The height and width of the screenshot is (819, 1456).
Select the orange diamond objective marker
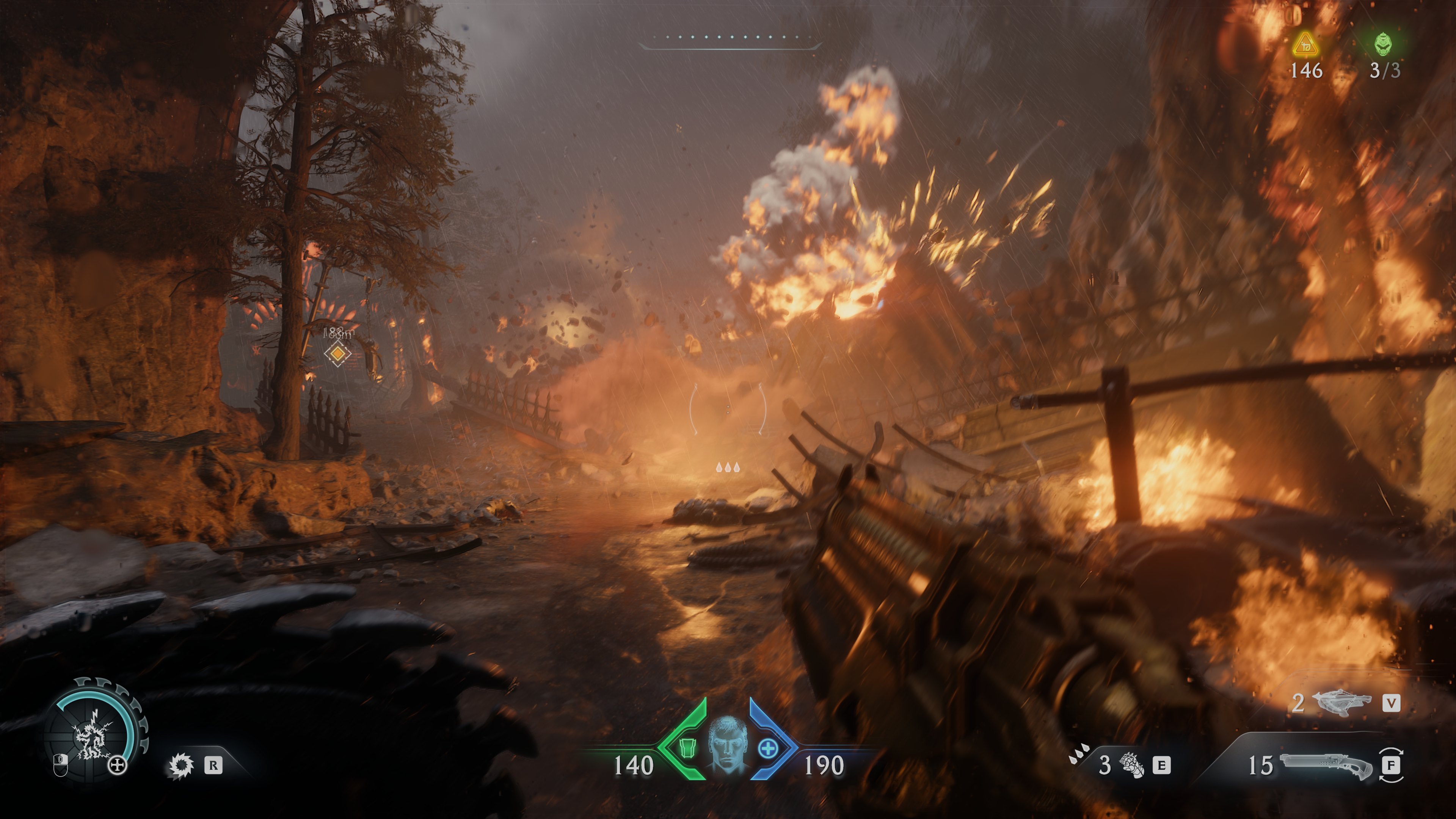[337, 354]
